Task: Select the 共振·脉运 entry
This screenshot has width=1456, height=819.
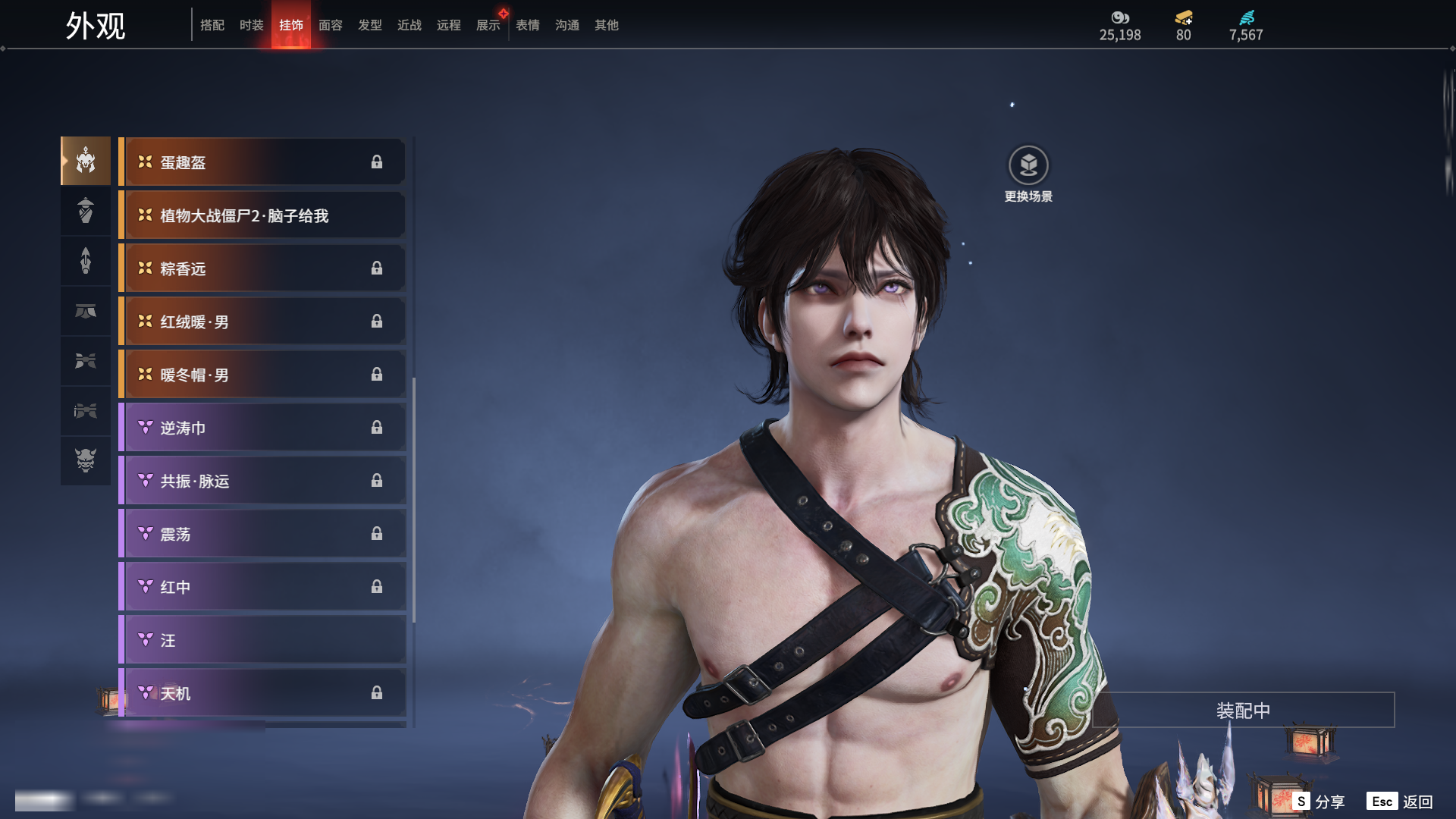Action: pos(262,481)
